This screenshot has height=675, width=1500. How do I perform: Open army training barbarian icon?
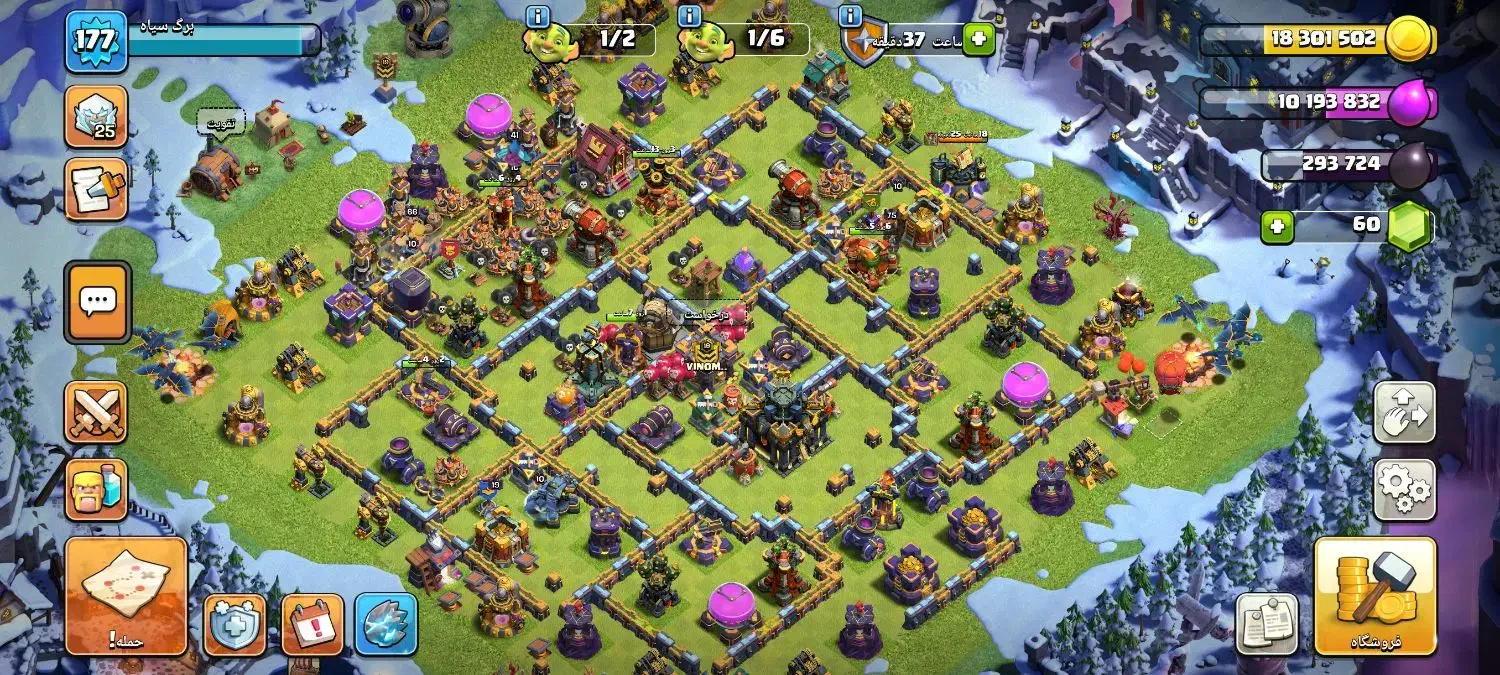point(96,490)
